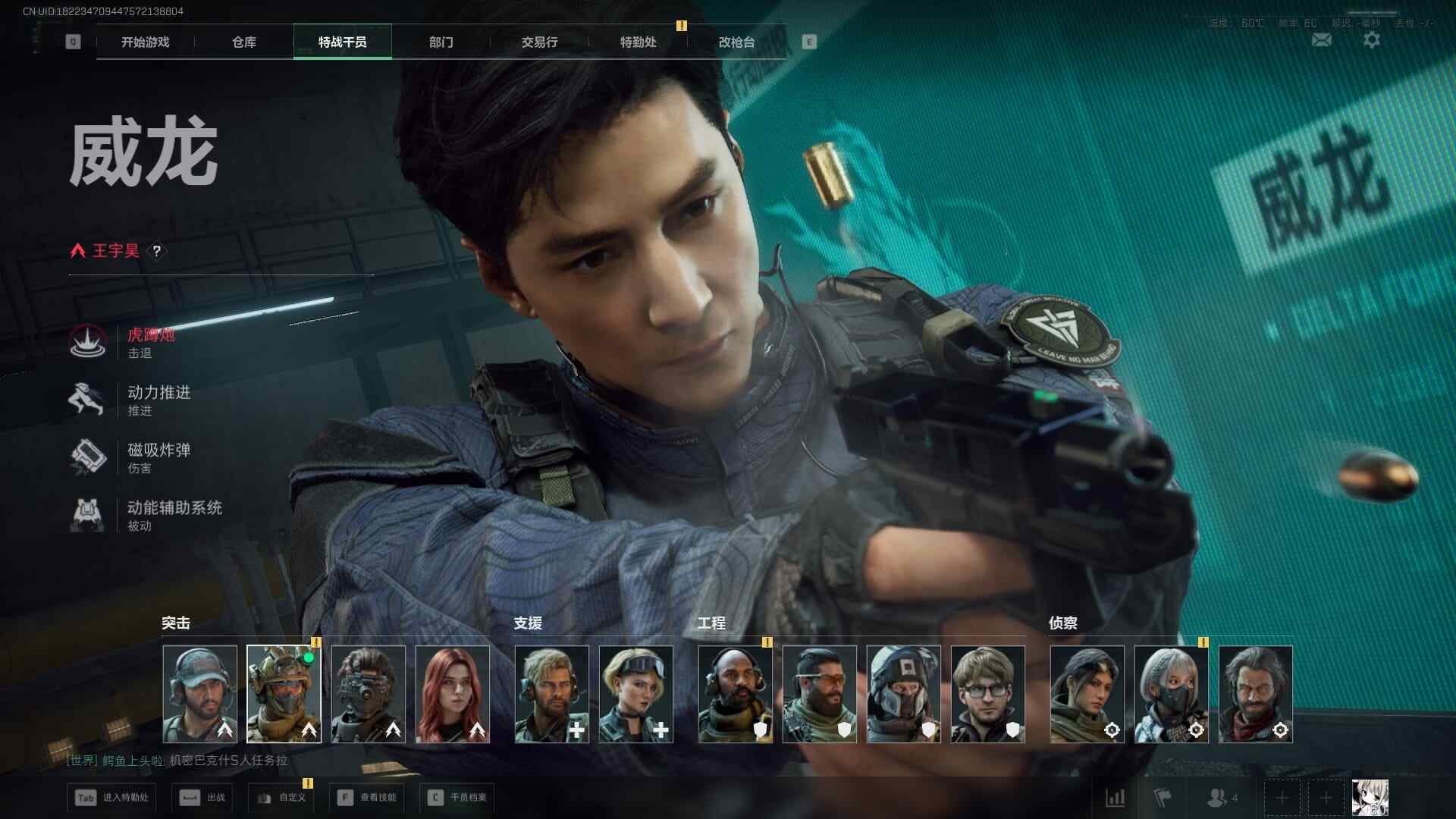Pick the red-haired assault operator portrait
Viewport: 1456px width, 819px height.
click(453, 694)
